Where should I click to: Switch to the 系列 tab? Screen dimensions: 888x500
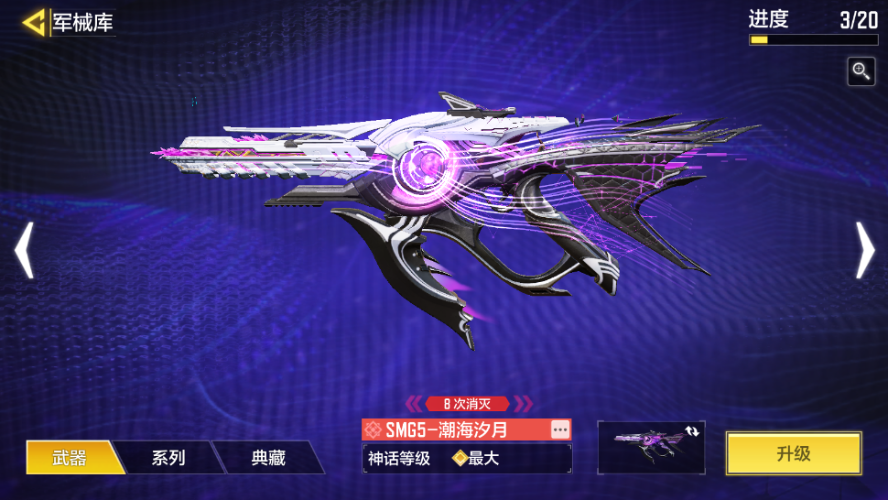tap(168, 458)
